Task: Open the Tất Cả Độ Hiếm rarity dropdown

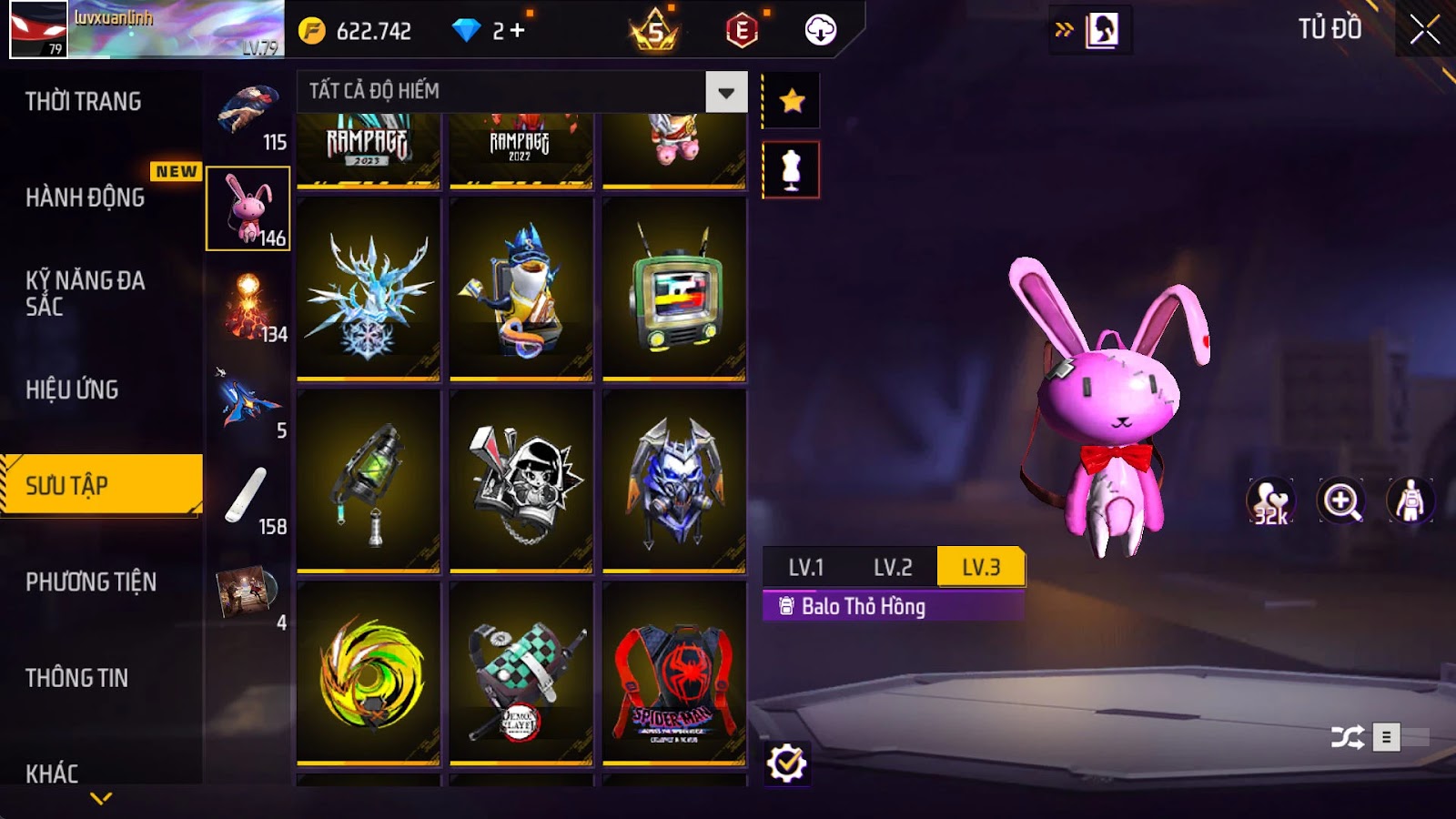Action: click(725, 92)
